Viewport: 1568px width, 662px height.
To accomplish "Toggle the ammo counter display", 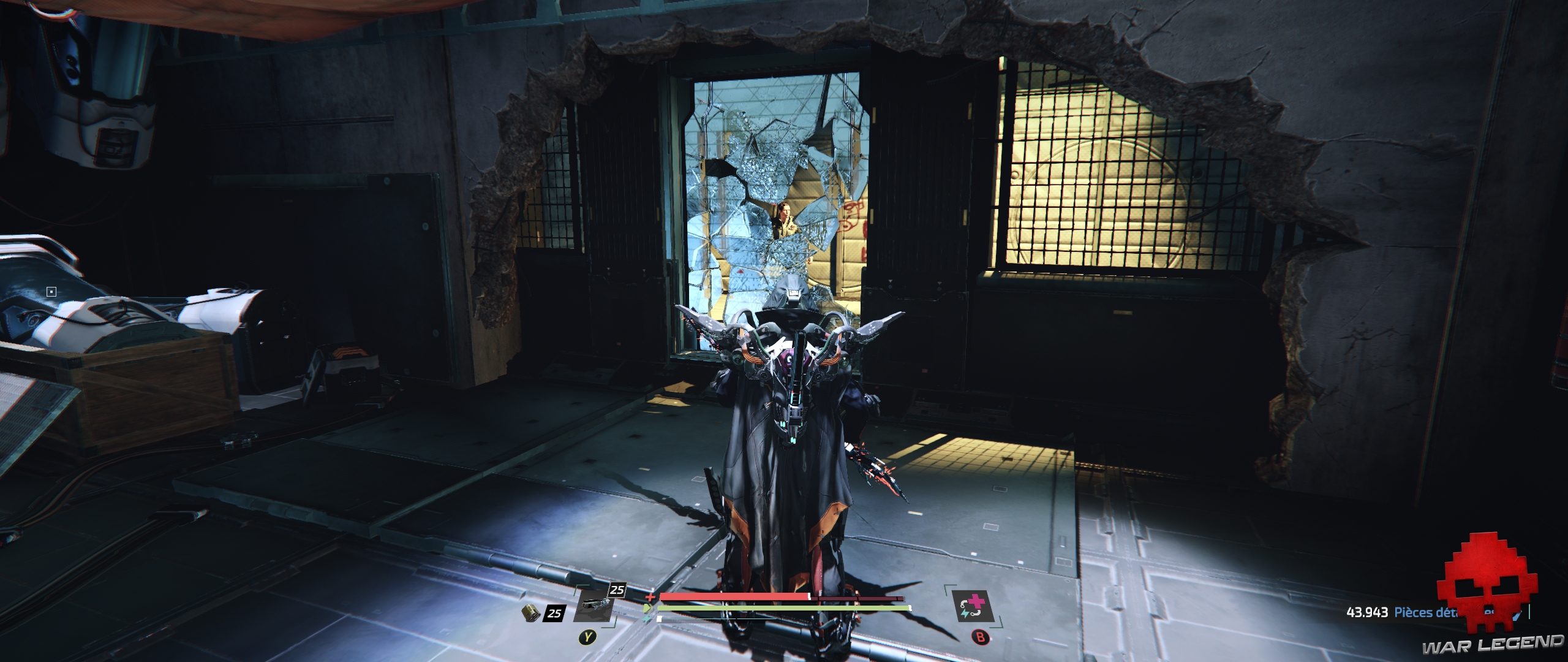I will tap(554, 614).
